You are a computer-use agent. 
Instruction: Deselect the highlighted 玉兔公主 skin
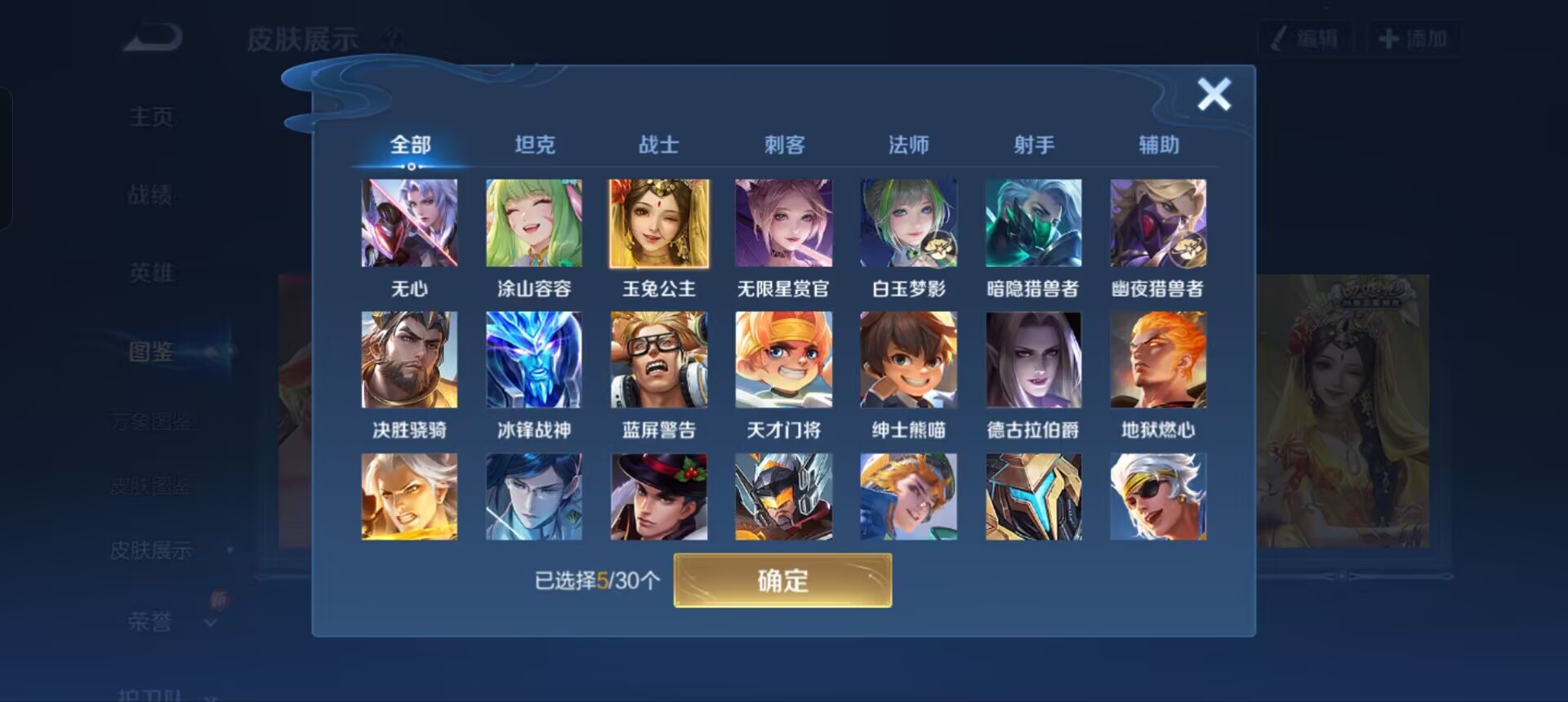coord(657,222)
